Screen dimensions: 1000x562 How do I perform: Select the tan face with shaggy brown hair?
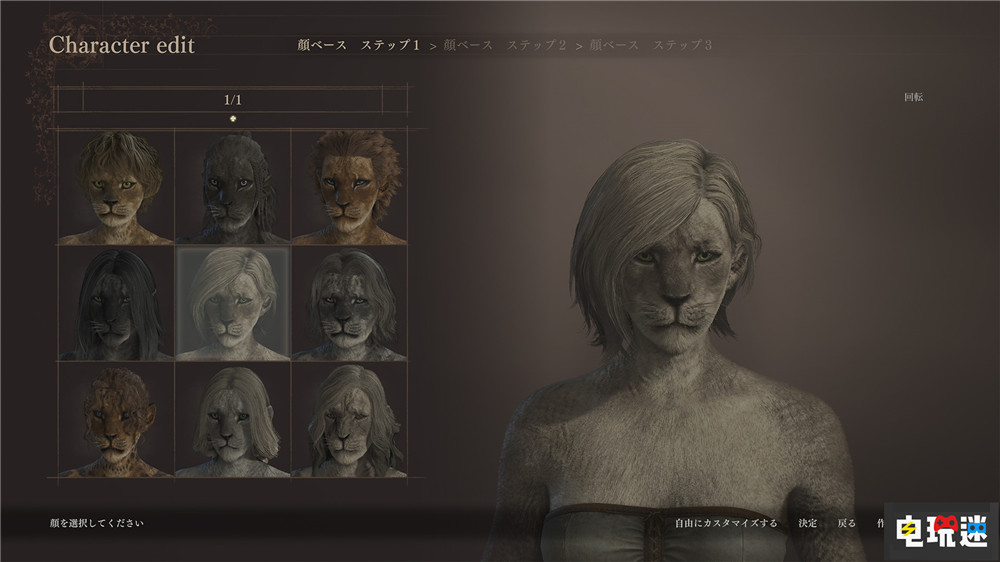tap(116, 187)
